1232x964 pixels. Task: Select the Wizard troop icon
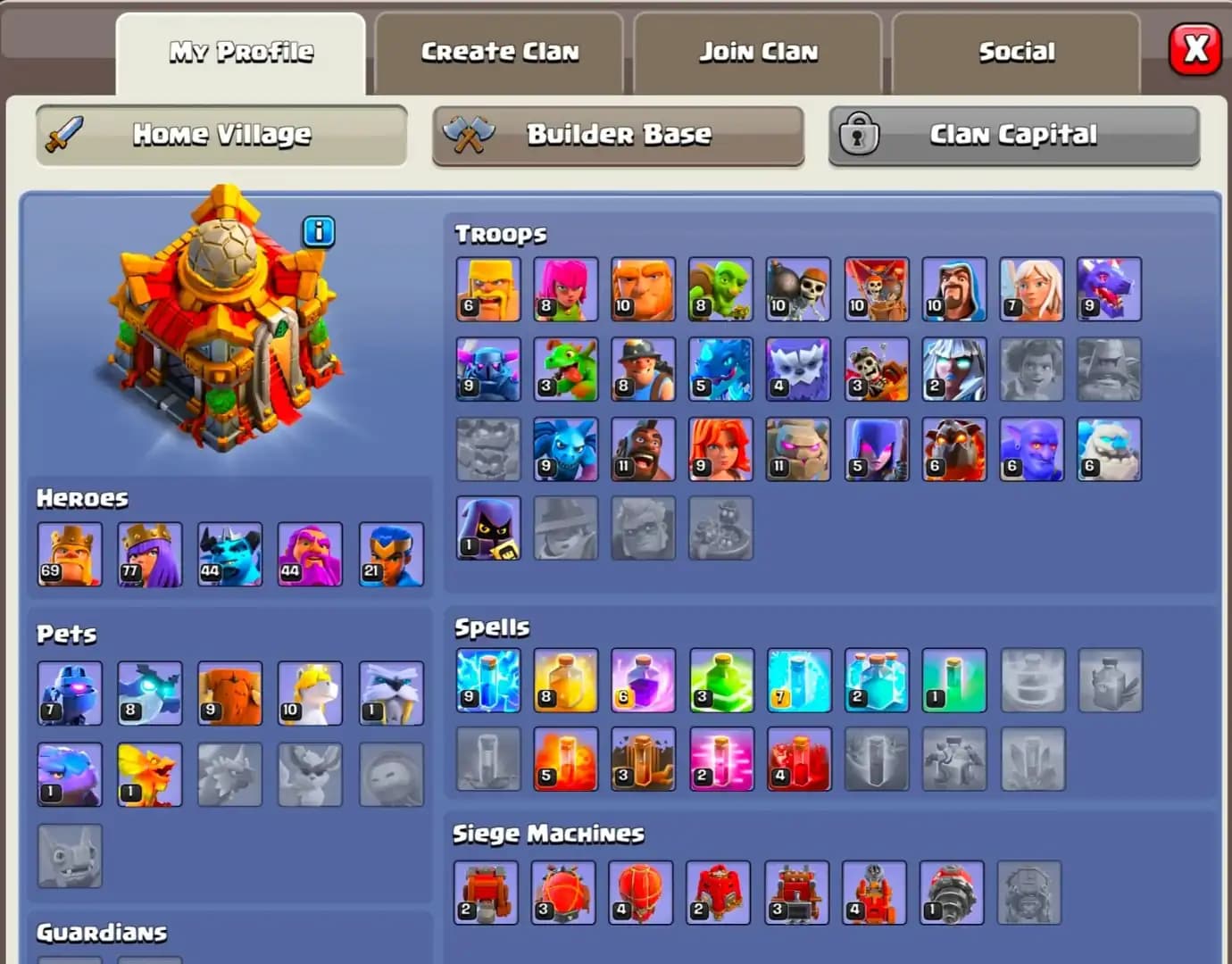953,290
